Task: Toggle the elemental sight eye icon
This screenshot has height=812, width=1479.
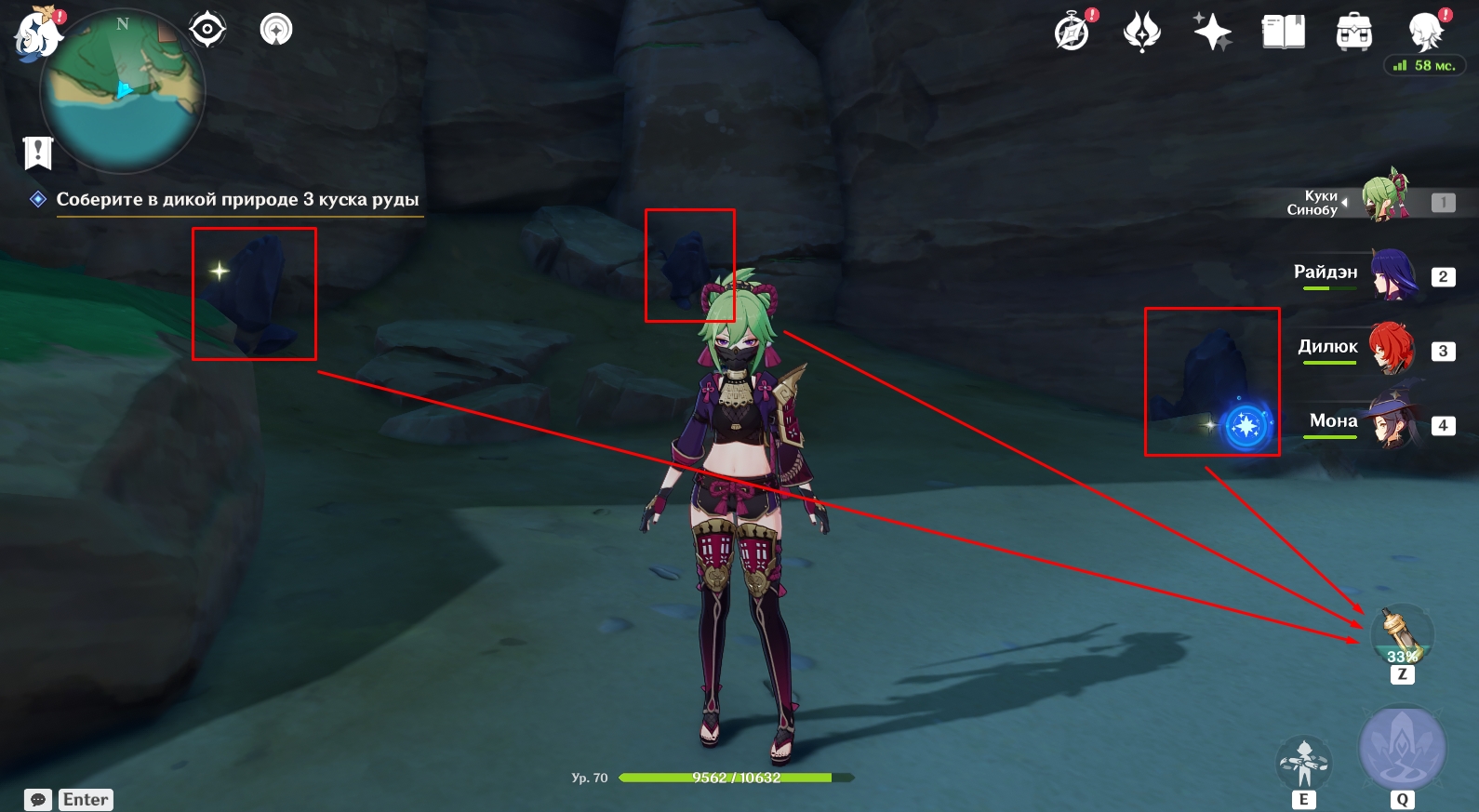Action: [x=207, y=30]
